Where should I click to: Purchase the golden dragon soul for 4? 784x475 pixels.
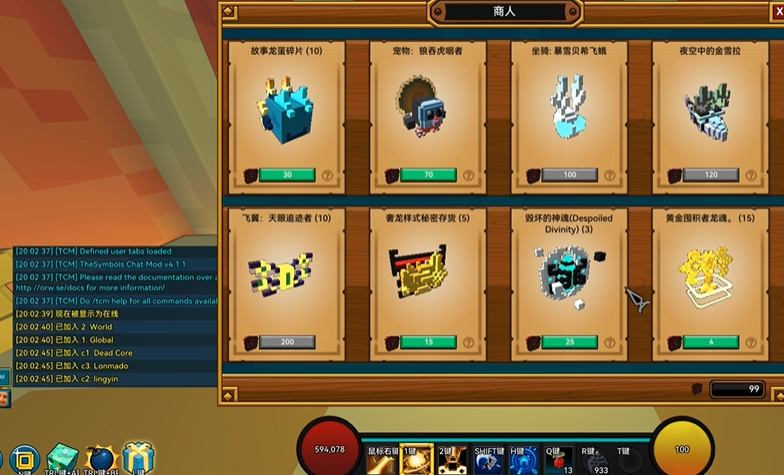pyautogui.click(x=711, y=342)
